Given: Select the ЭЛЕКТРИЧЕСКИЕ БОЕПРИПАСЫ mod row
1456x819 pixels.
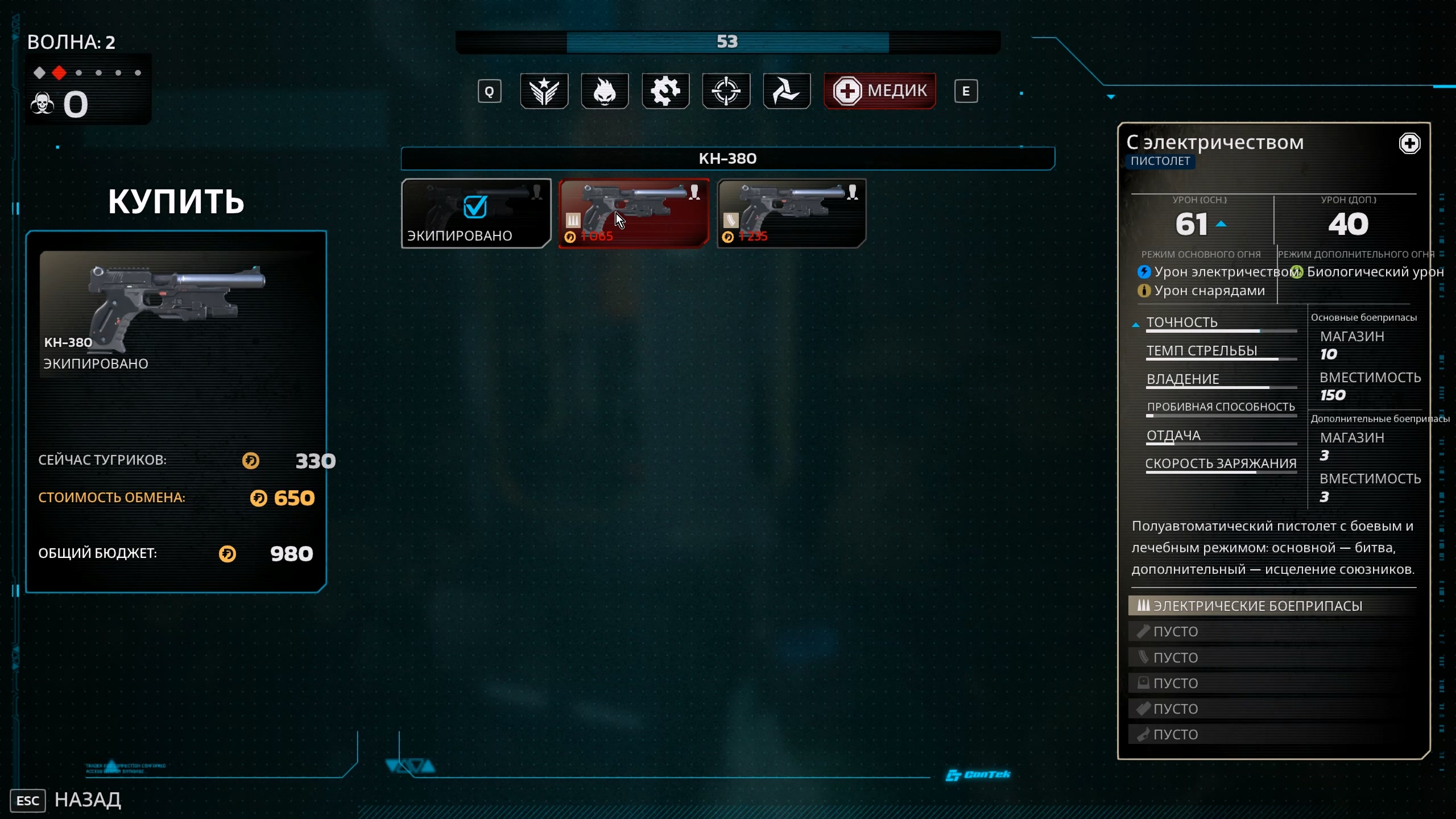Looking at the screenshot, I should [x=1273, y=606].
